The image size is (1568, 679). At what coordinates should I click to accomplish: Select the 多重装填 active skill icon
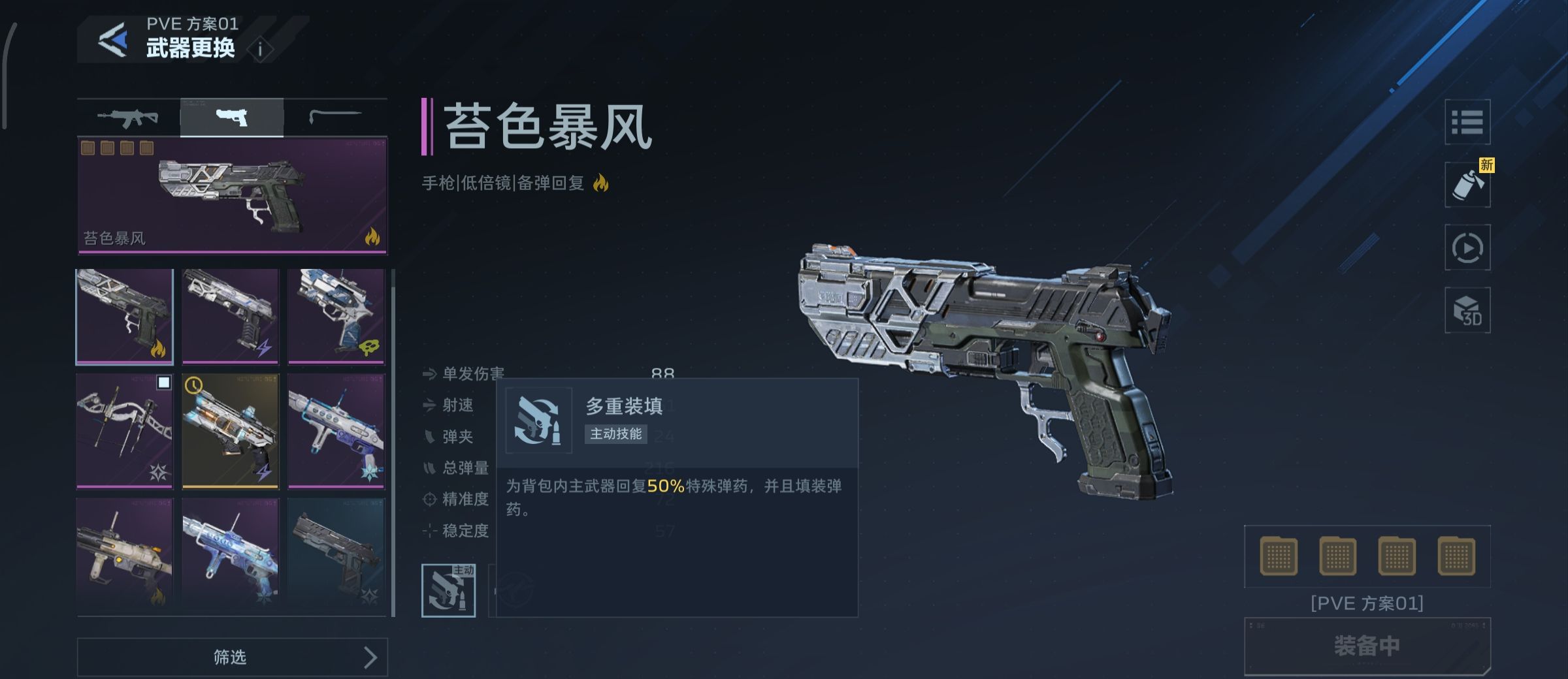[x=450, y=591]
